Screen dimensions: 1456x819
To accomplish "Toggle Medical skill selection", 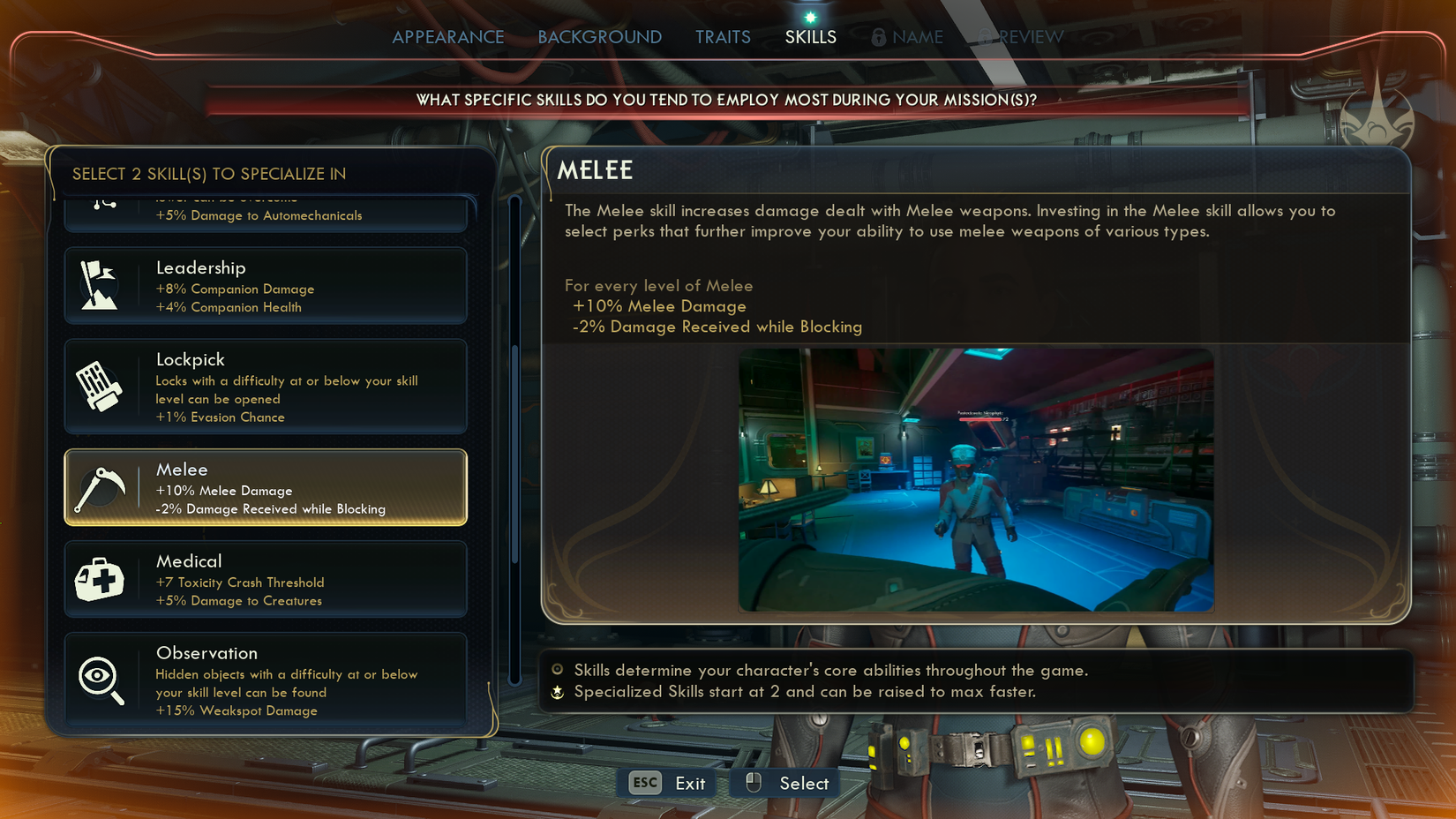I will point(265,579).
